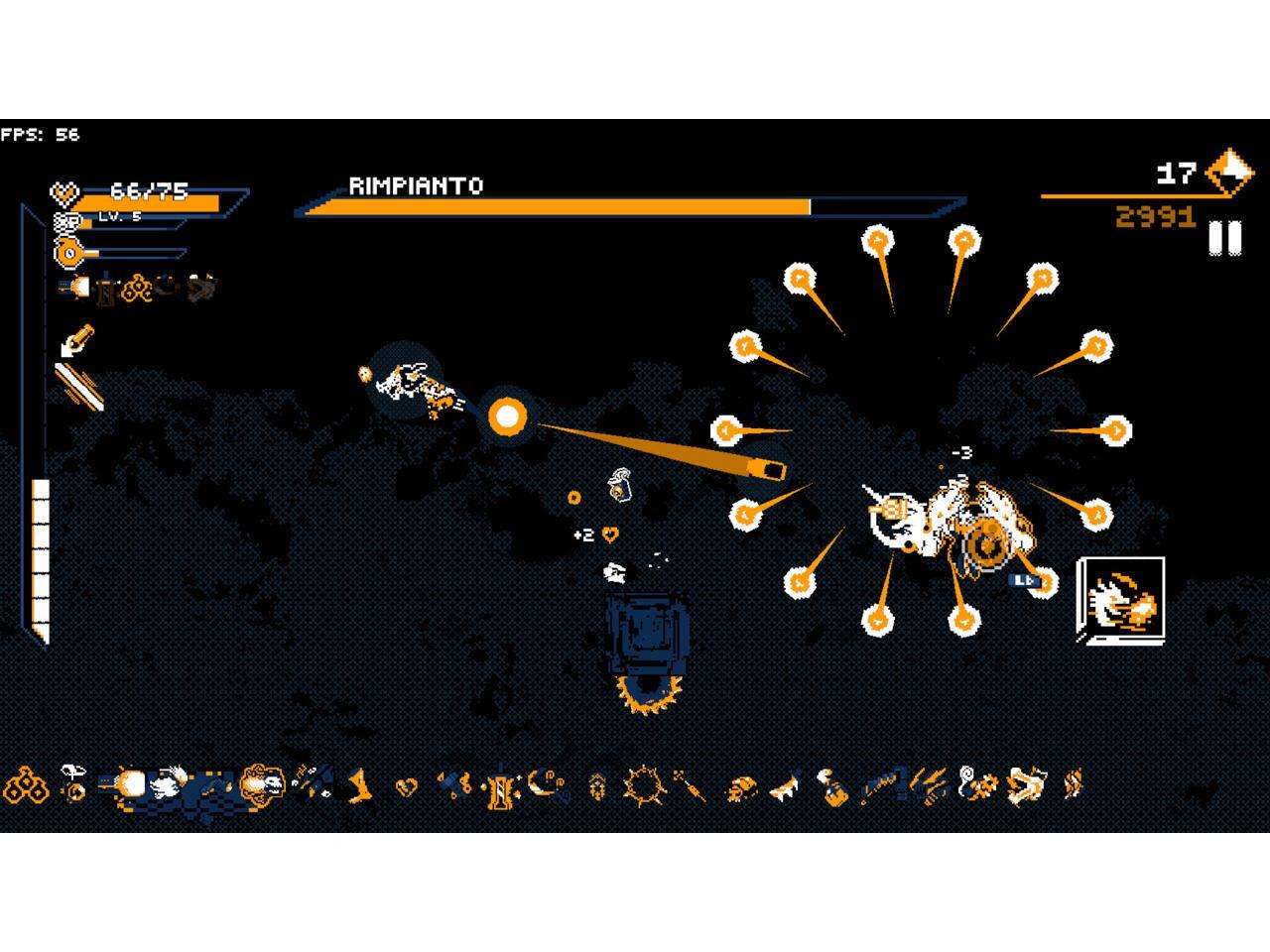Image resolution: width=1270 pixels, height=952 pixels.
Task: Click the orange gem currency icon
Action: 1229,173
